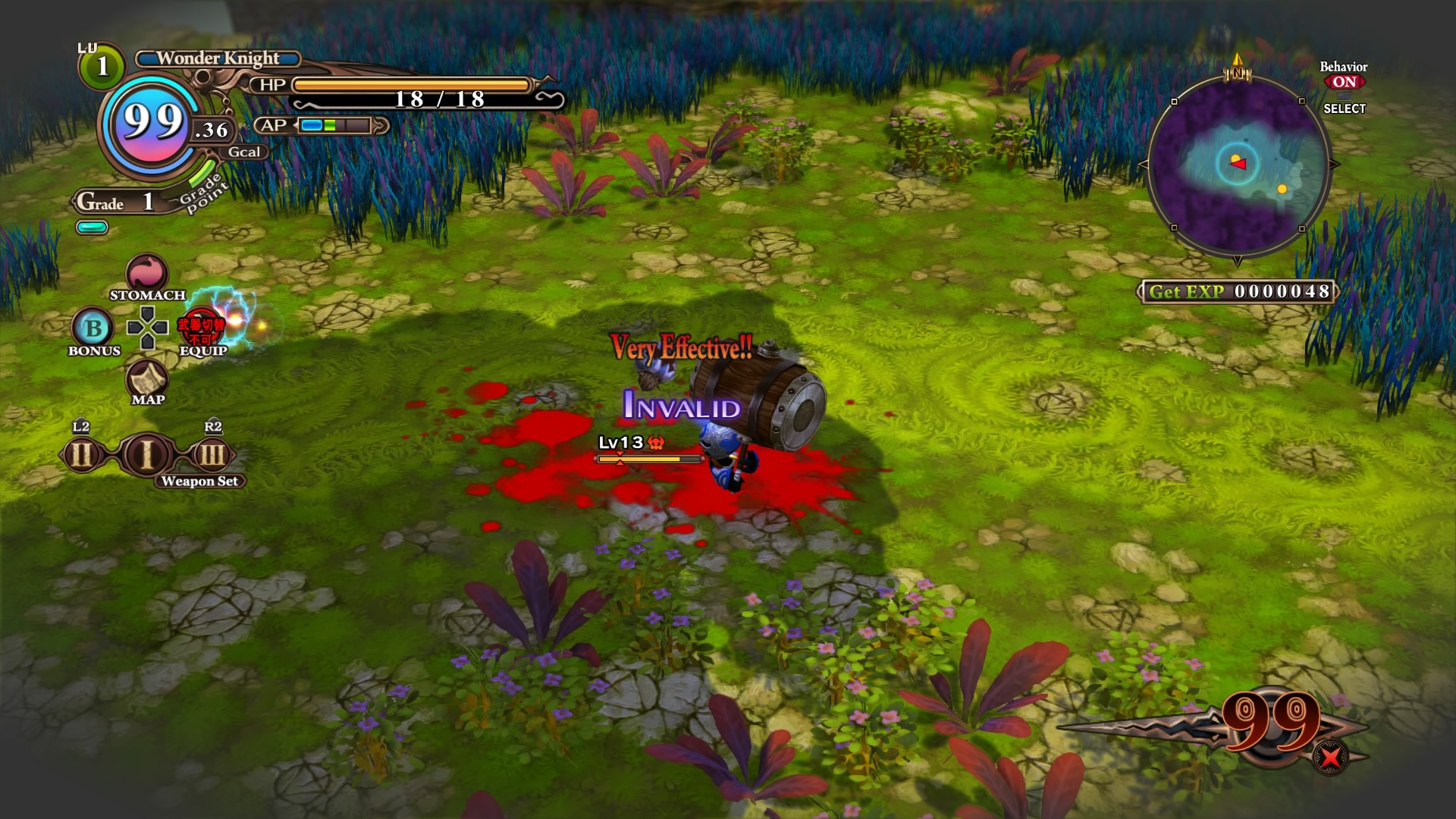
Task: Open the Map scroll icon
Action: (147, 377)
